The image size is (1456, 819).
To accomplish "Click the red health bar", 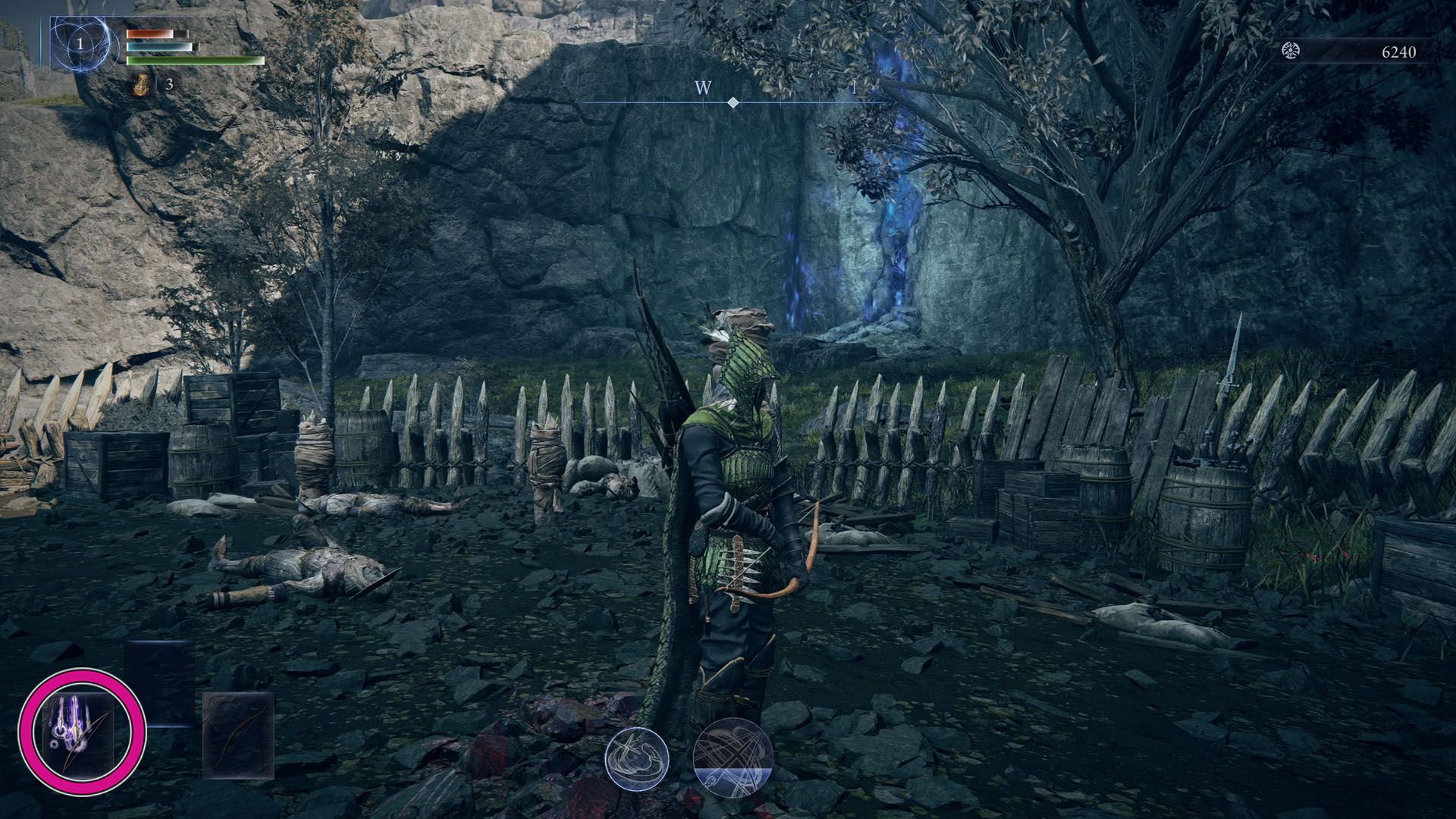I will pos(152,33).
